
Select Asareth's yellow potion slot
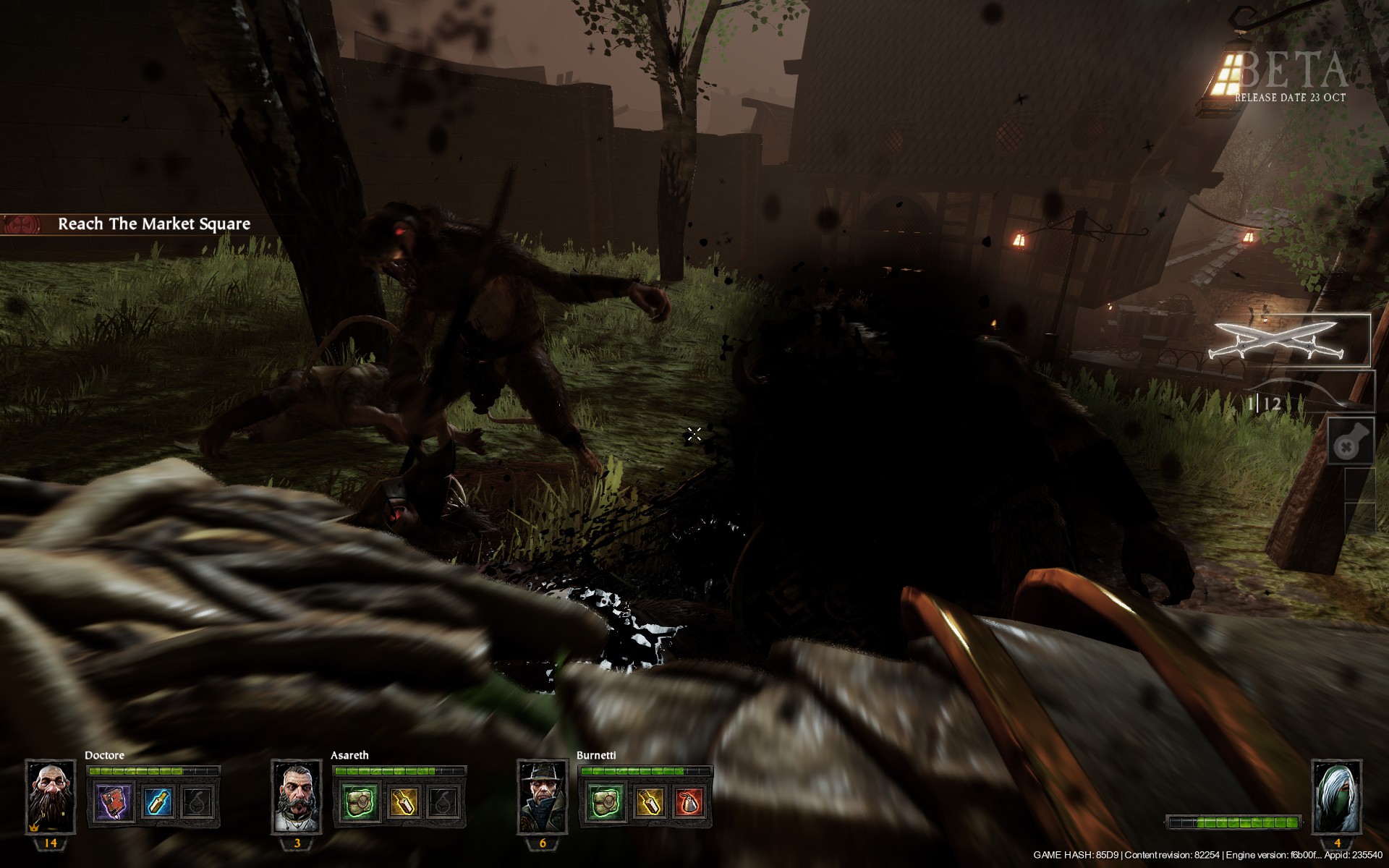pos(402,804)
